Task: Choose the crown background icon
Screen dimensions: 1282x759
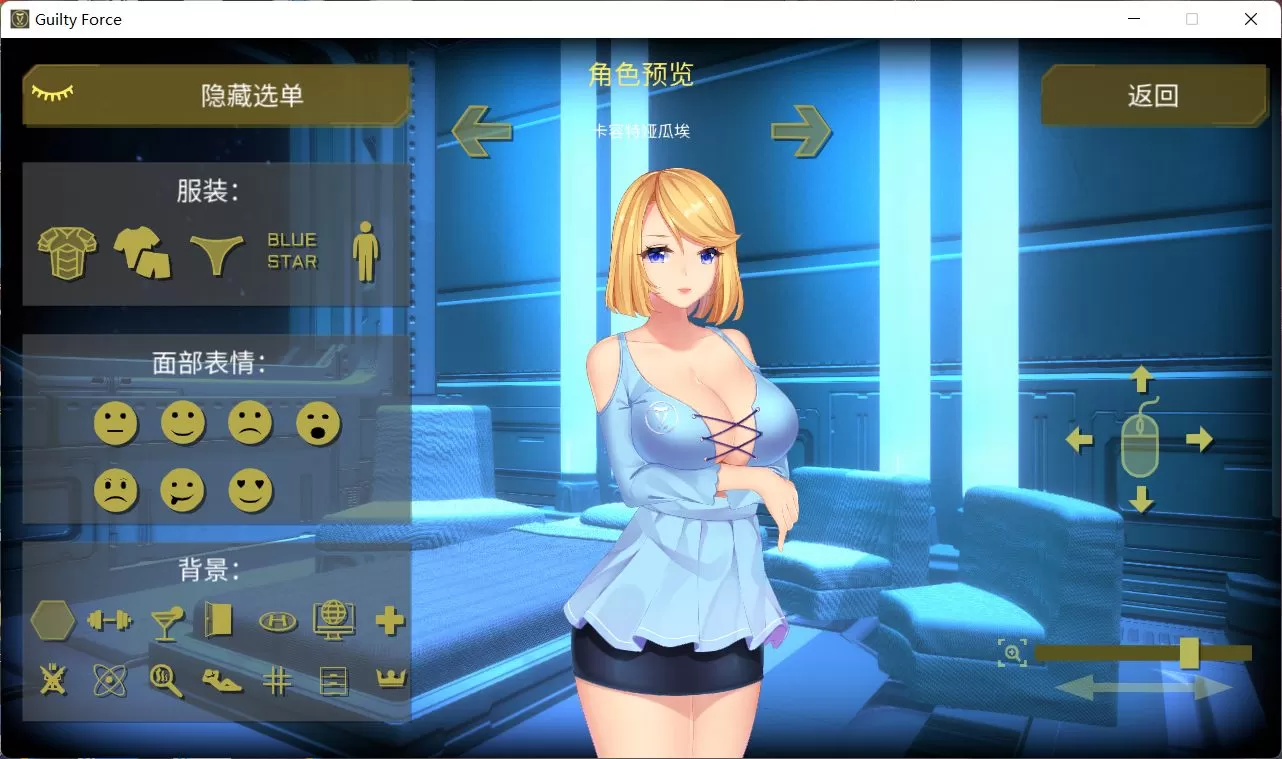Action: pos(390,680)
